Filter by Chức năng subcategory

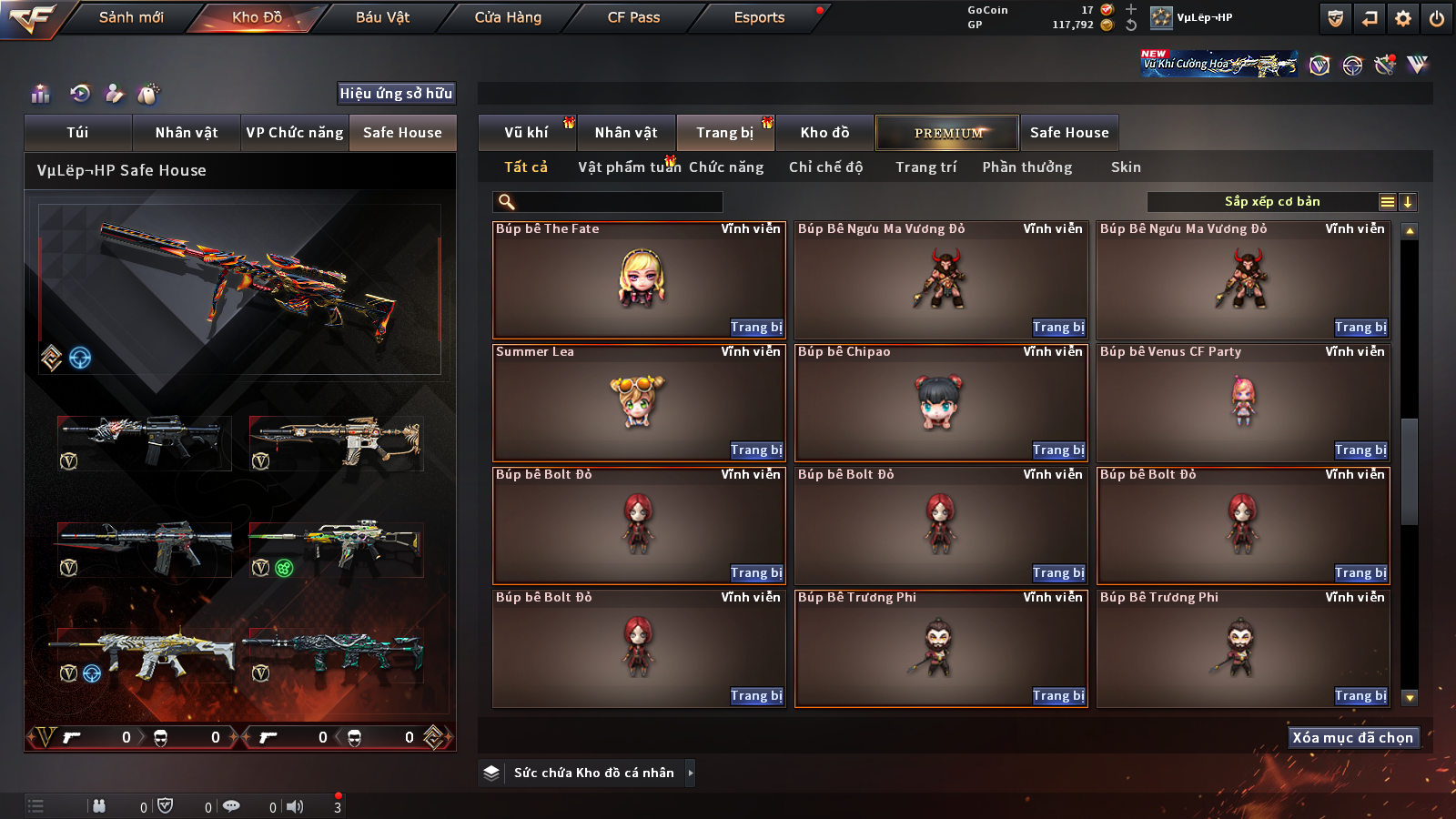726,167
